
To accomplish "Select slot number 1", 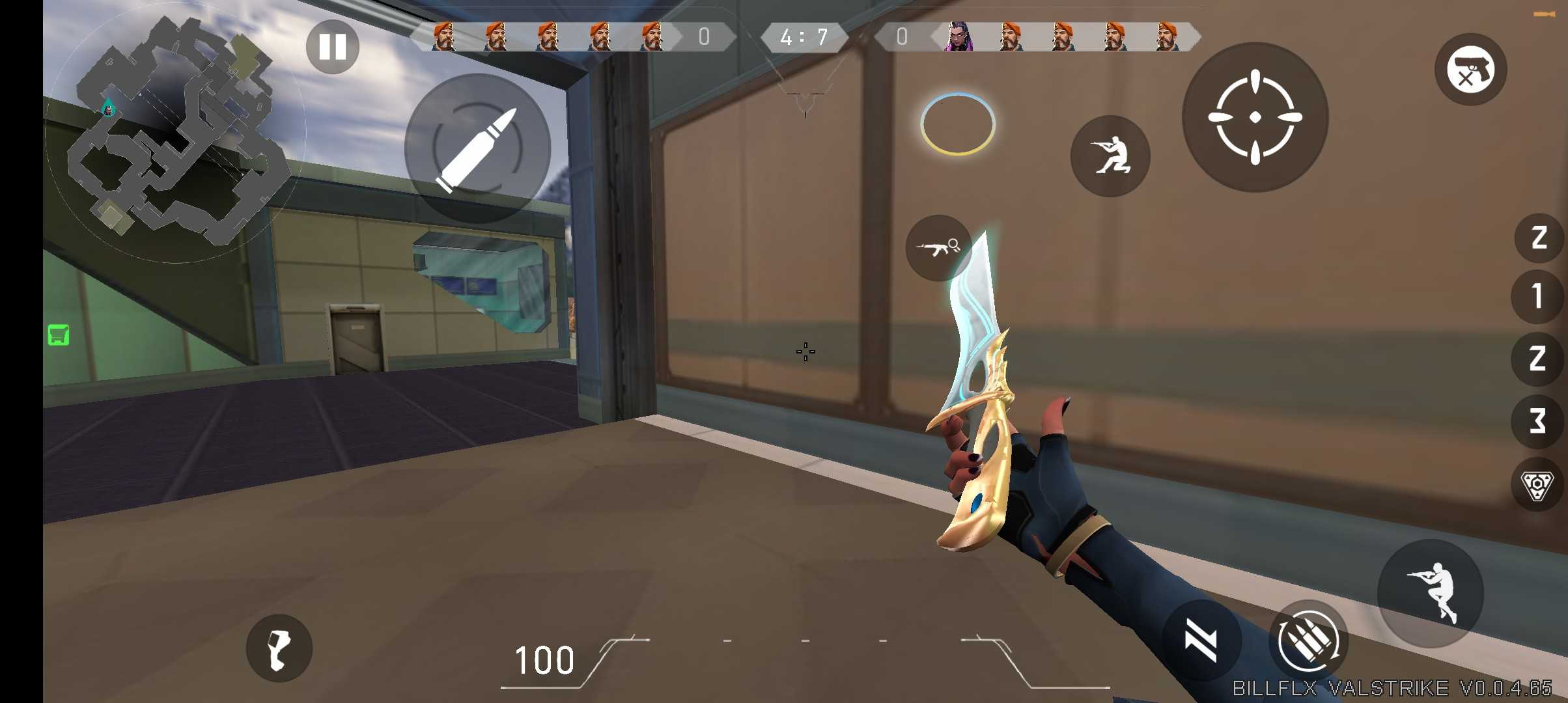I will 1537,297.
